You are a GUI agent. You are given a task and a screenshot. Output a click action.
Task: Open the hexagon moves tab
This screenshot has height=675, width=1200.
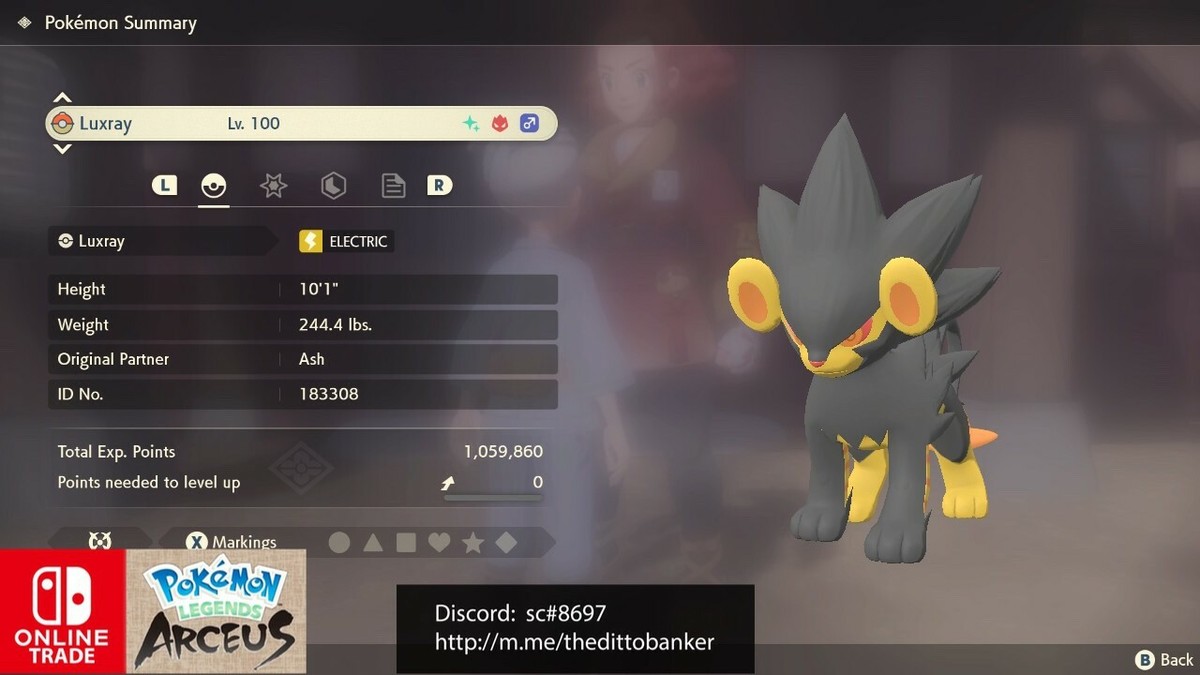tap(333, 185)
